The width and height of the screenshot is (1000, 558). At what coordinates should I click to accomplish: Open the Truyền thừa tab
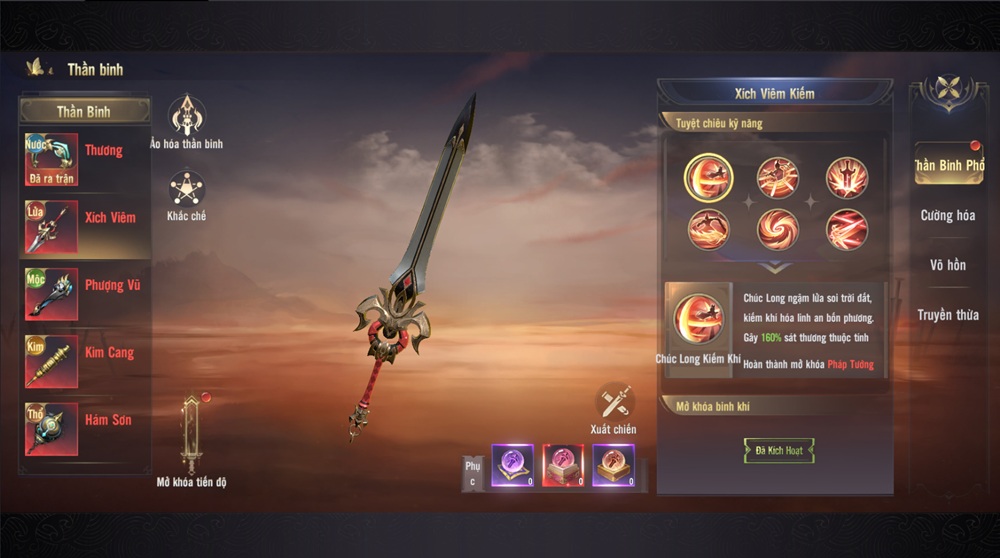(x=948, y=315)
